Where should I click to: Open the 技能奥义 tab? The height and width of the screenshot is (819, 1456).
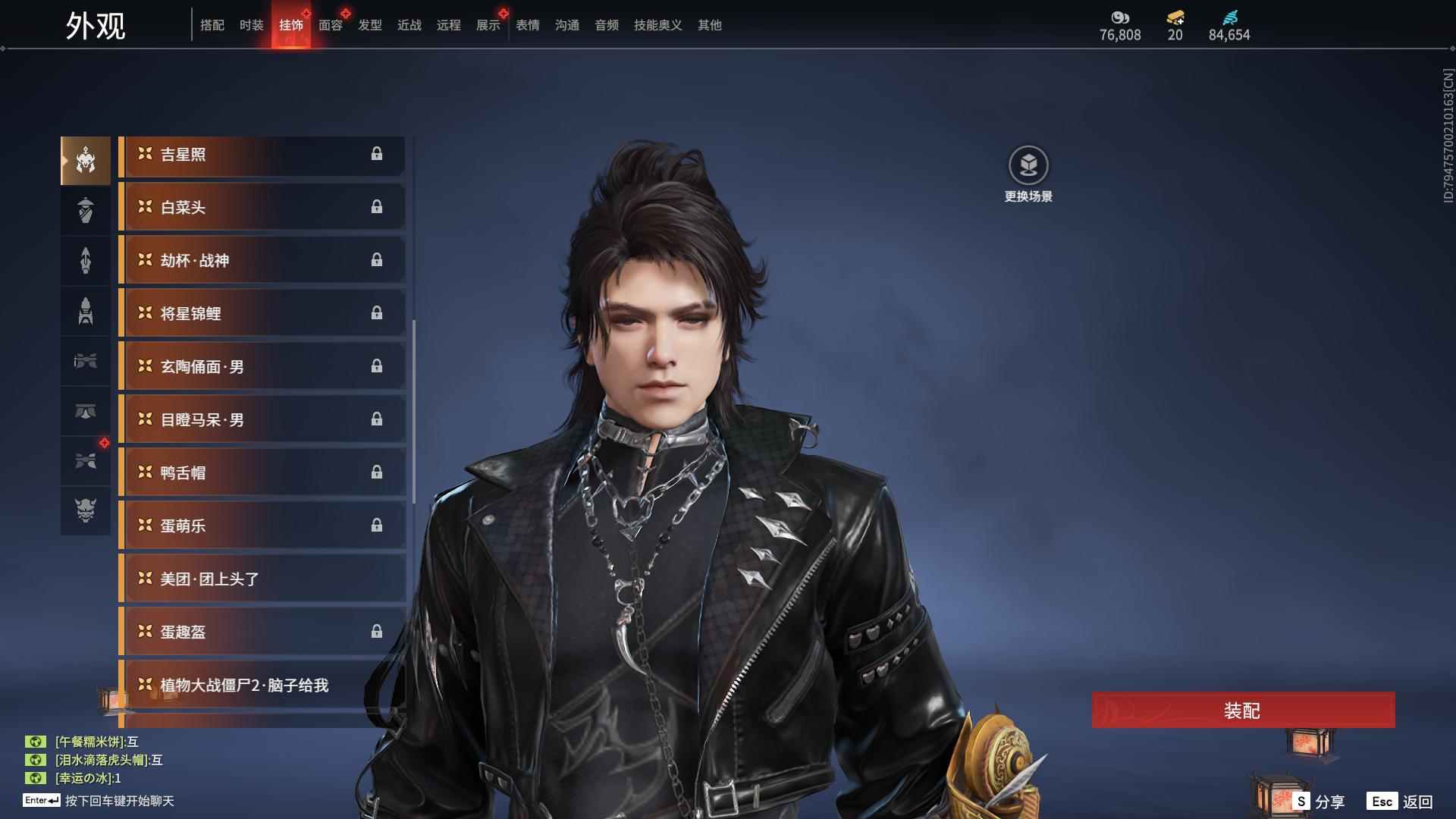[x=657, y=25]
